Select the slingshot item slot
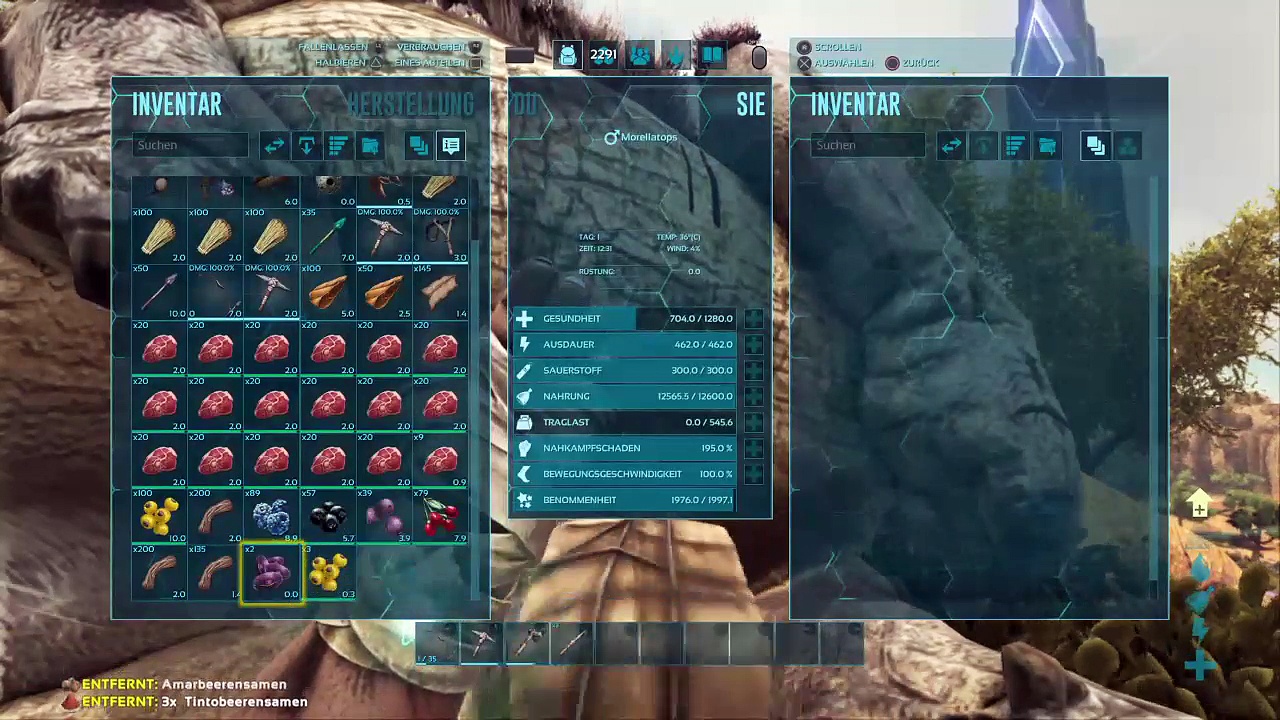 [440, 236]
